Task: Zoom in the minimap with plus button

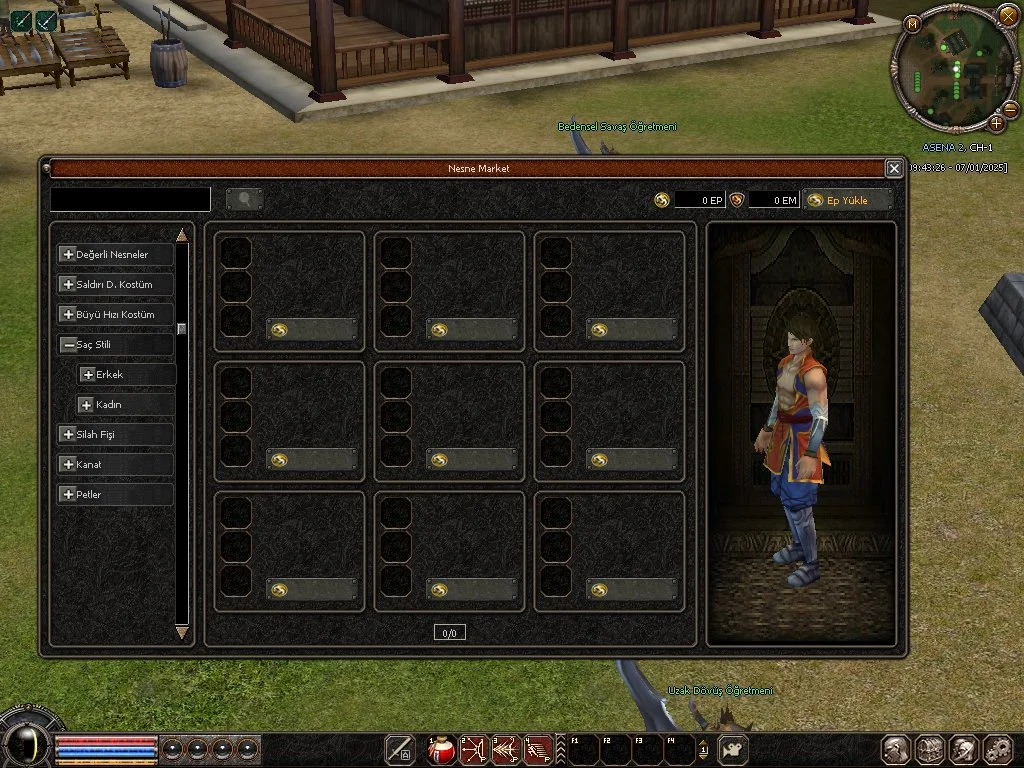Action: pyautogui.click(x=997, y=123)
